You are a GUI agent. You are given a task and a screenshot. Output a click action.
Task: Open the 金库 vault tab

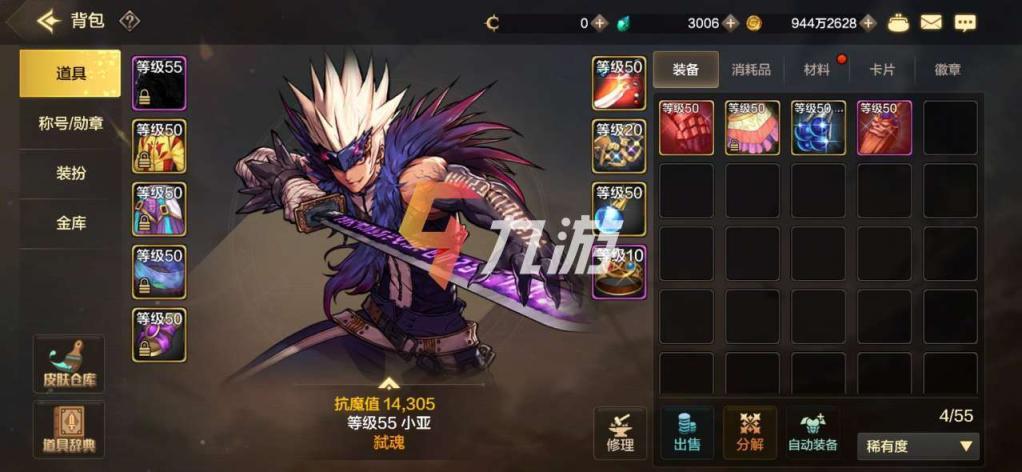pos(70,223)
